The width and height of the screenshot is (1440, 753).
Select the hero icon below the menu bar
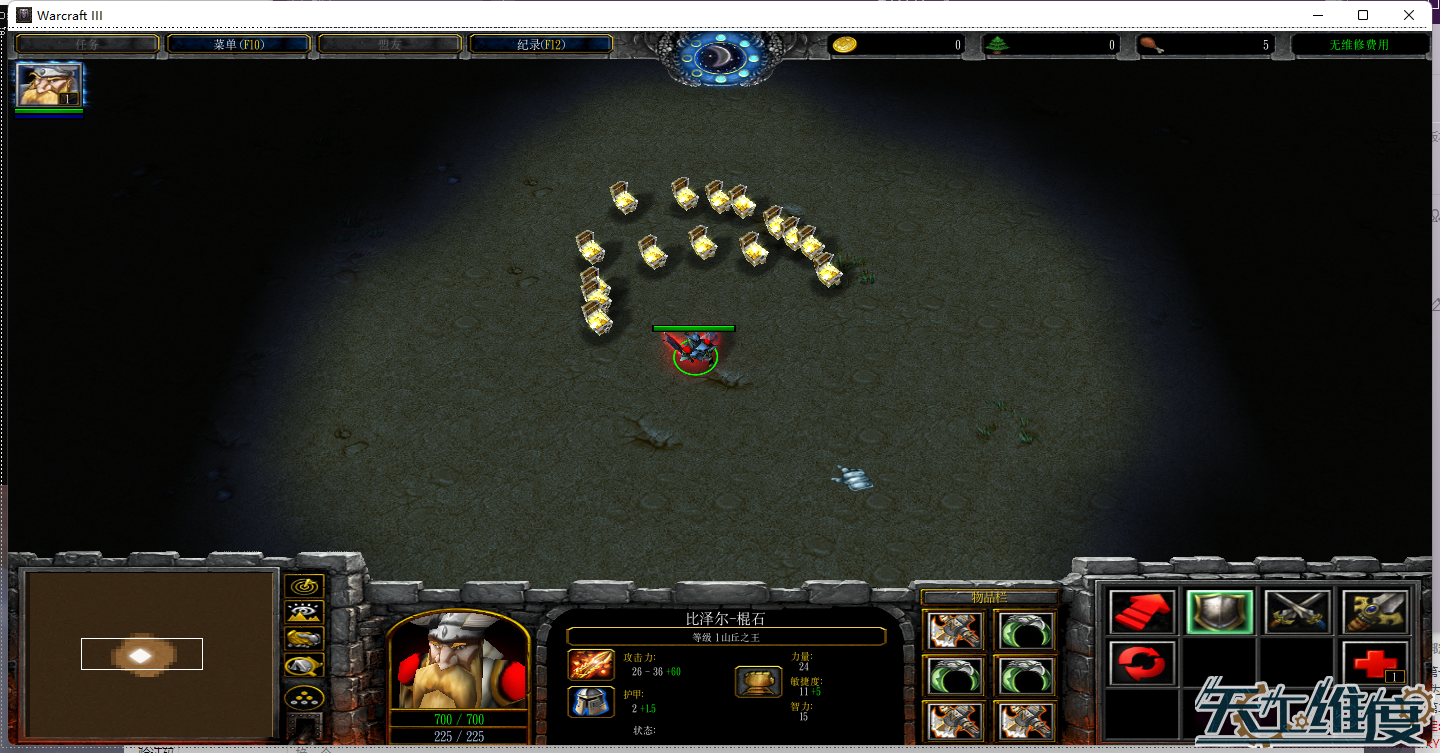tap(49, 85)
